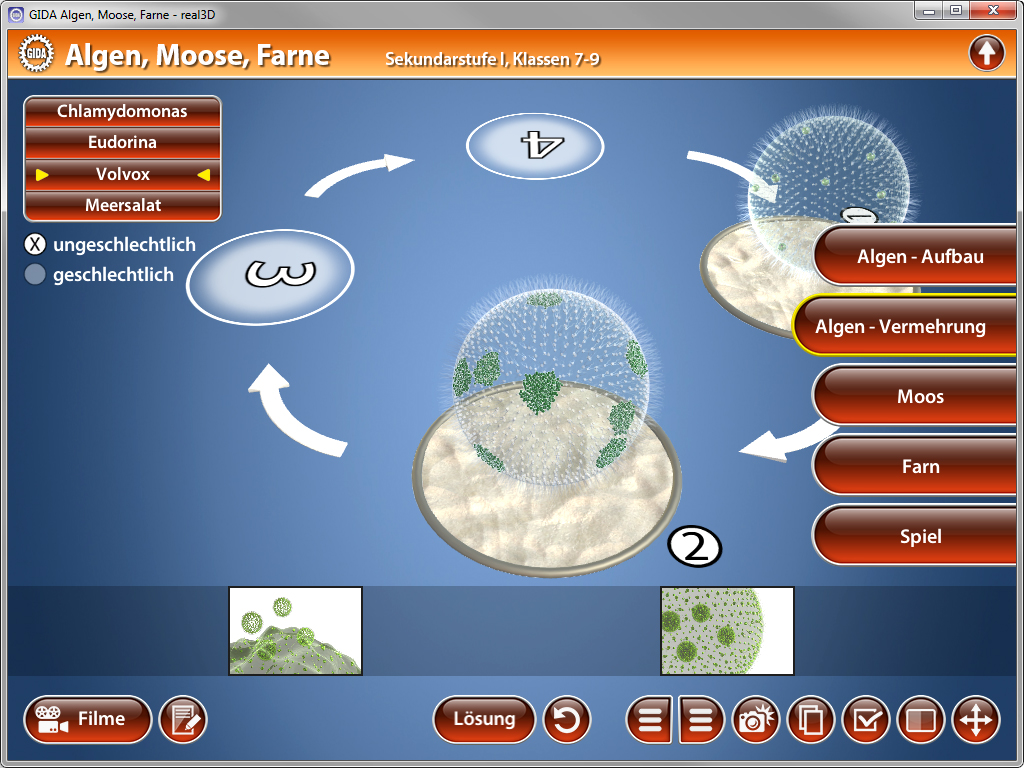Open the Filme video library
Viewport: 1024px width, 768px height.
tap(88, 719)
